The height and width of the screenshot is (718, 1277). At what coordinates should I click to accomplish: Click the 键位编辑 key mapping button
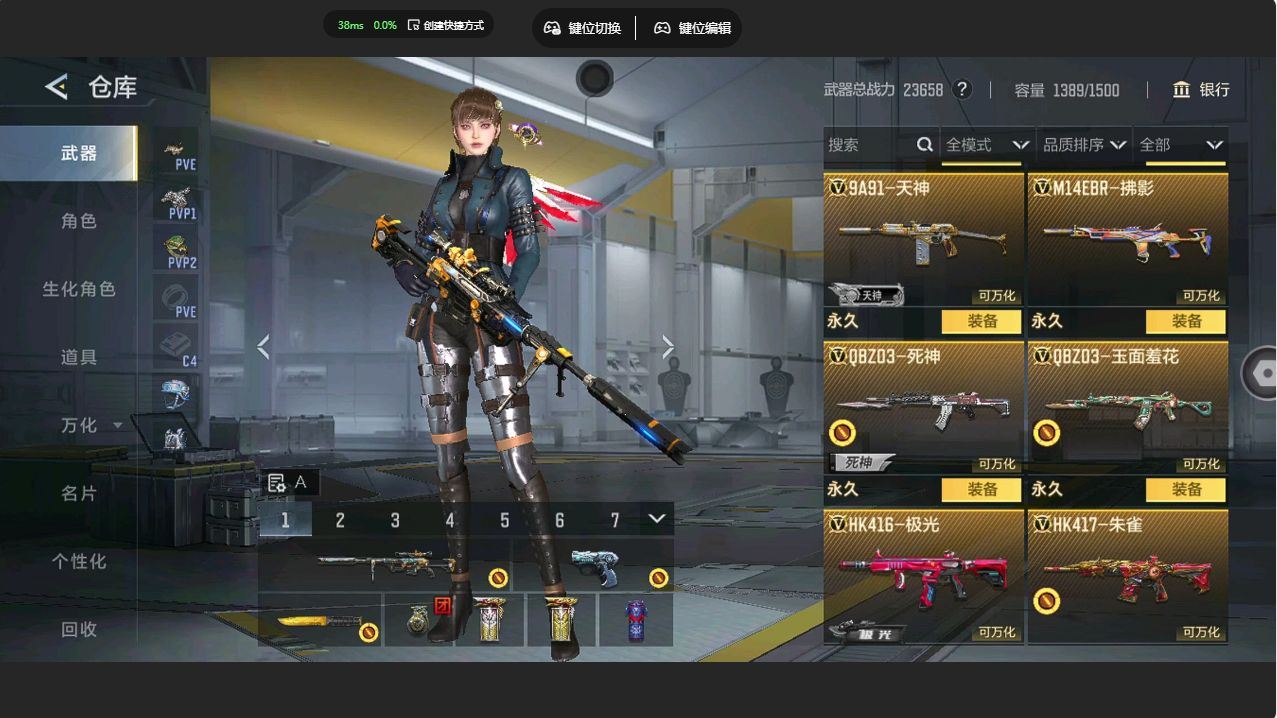[692, 28]
